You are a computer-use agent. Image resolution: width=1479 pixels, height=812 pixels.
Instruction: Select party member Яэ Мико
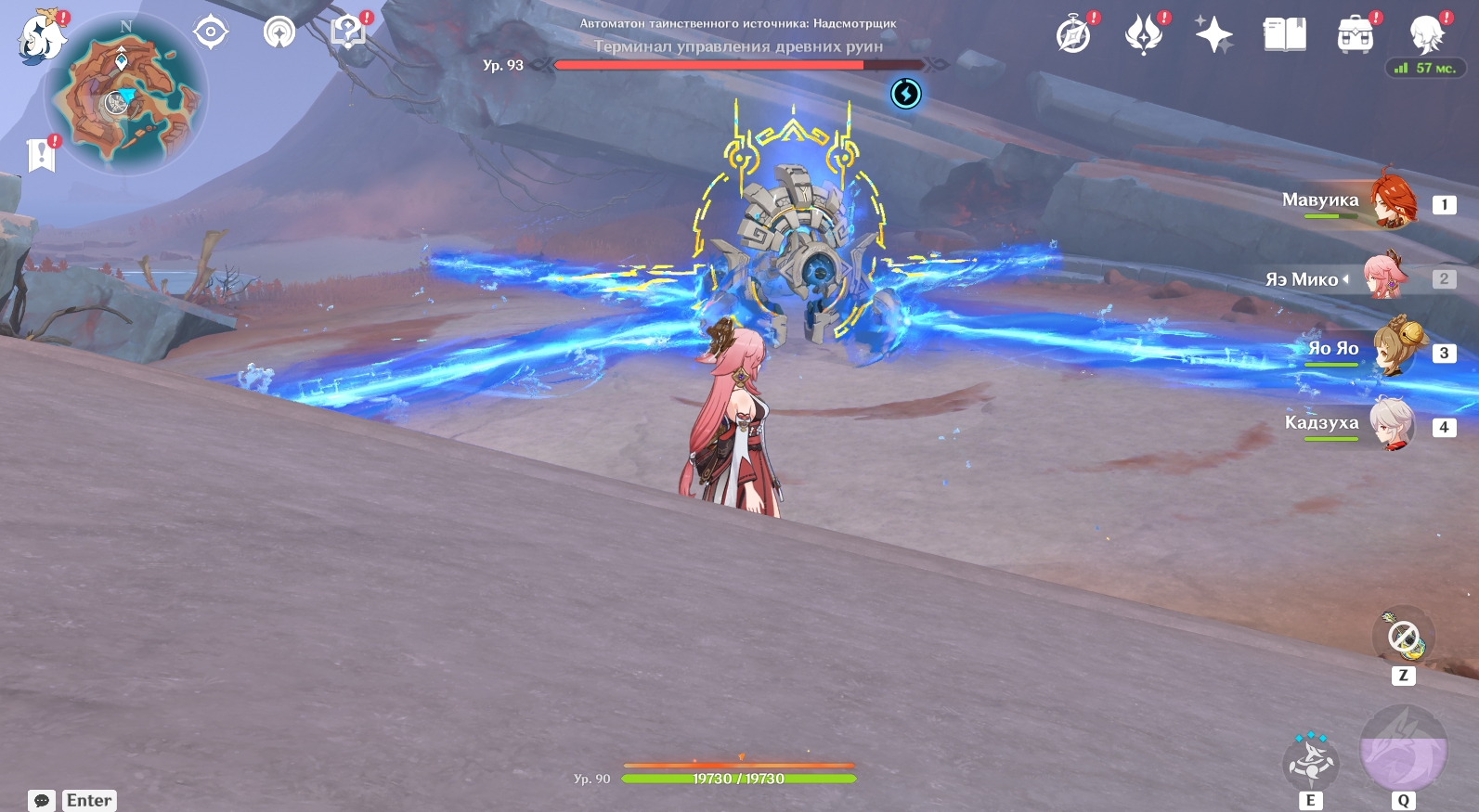point(1385,277)
